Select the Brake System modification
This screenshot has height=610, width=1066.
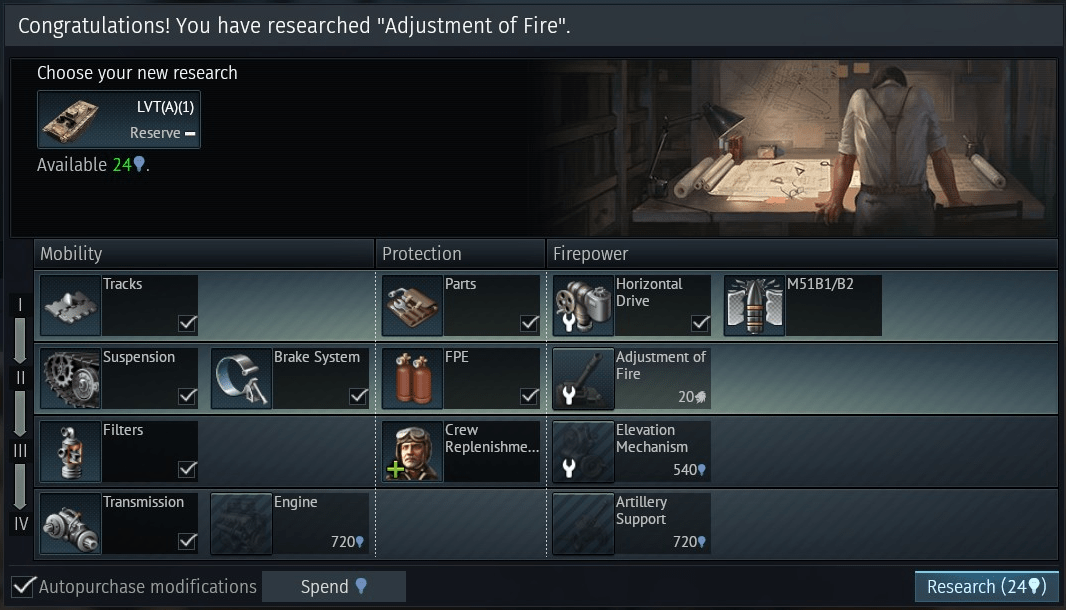[x=290, y=378]
